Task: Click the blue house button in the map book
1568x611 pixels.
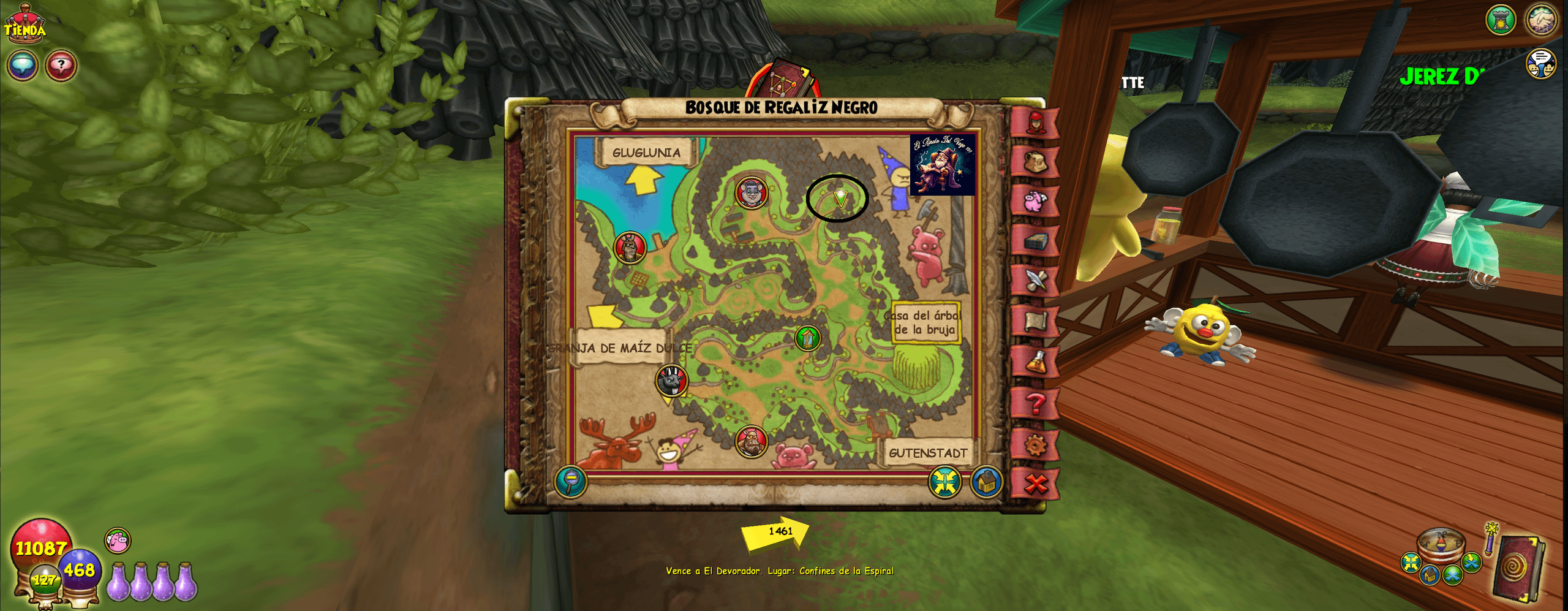Action: point(986,482)
